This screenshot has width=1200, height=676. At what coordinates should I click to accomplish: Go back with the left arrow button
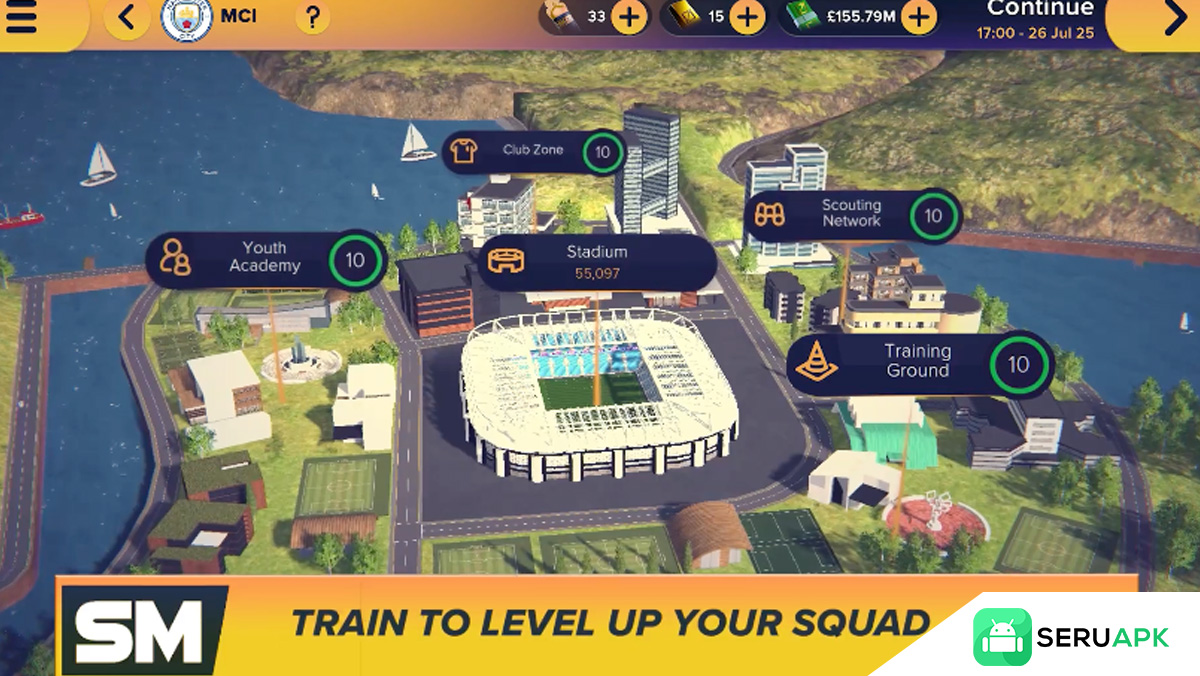(x=127, y=18)
